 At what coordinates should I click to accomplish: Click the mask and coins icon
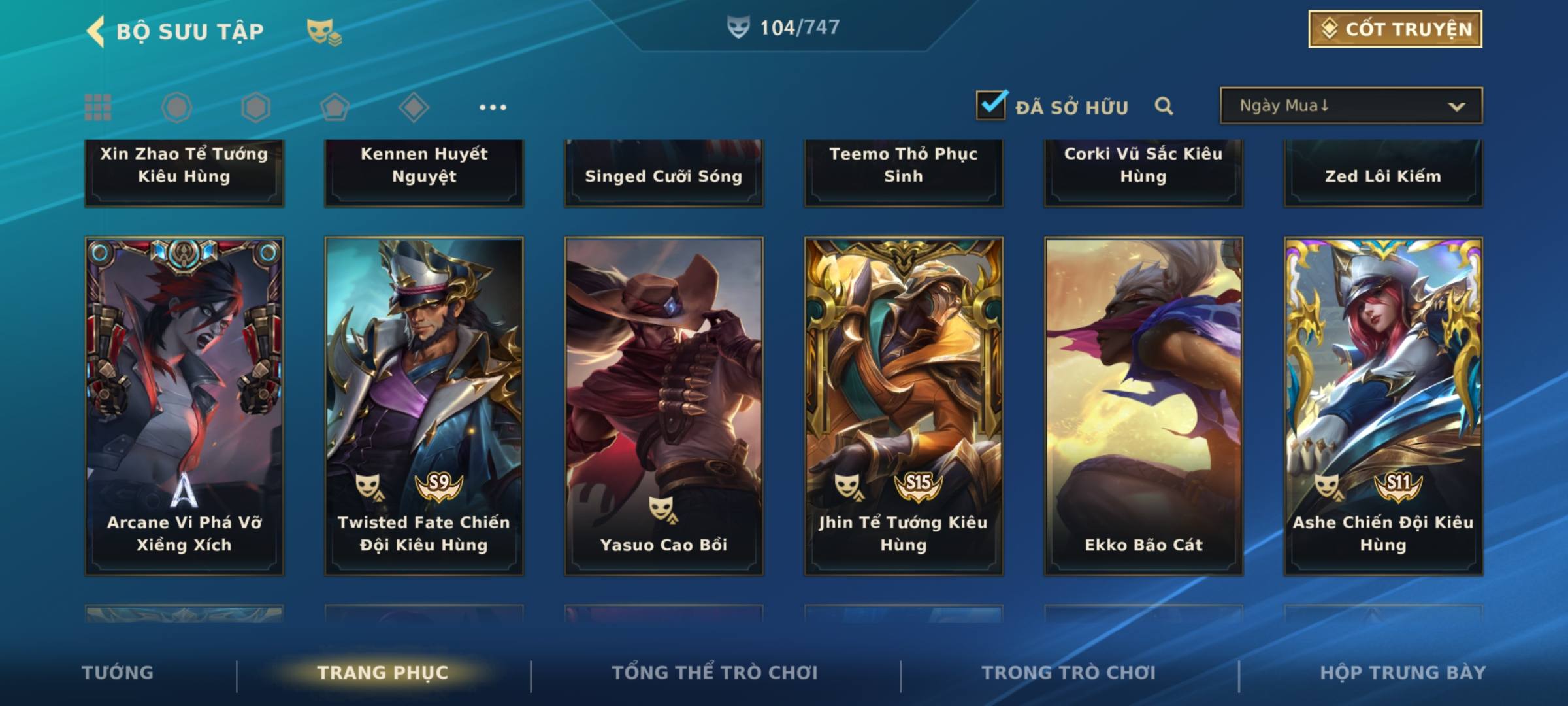click(324, 31)
